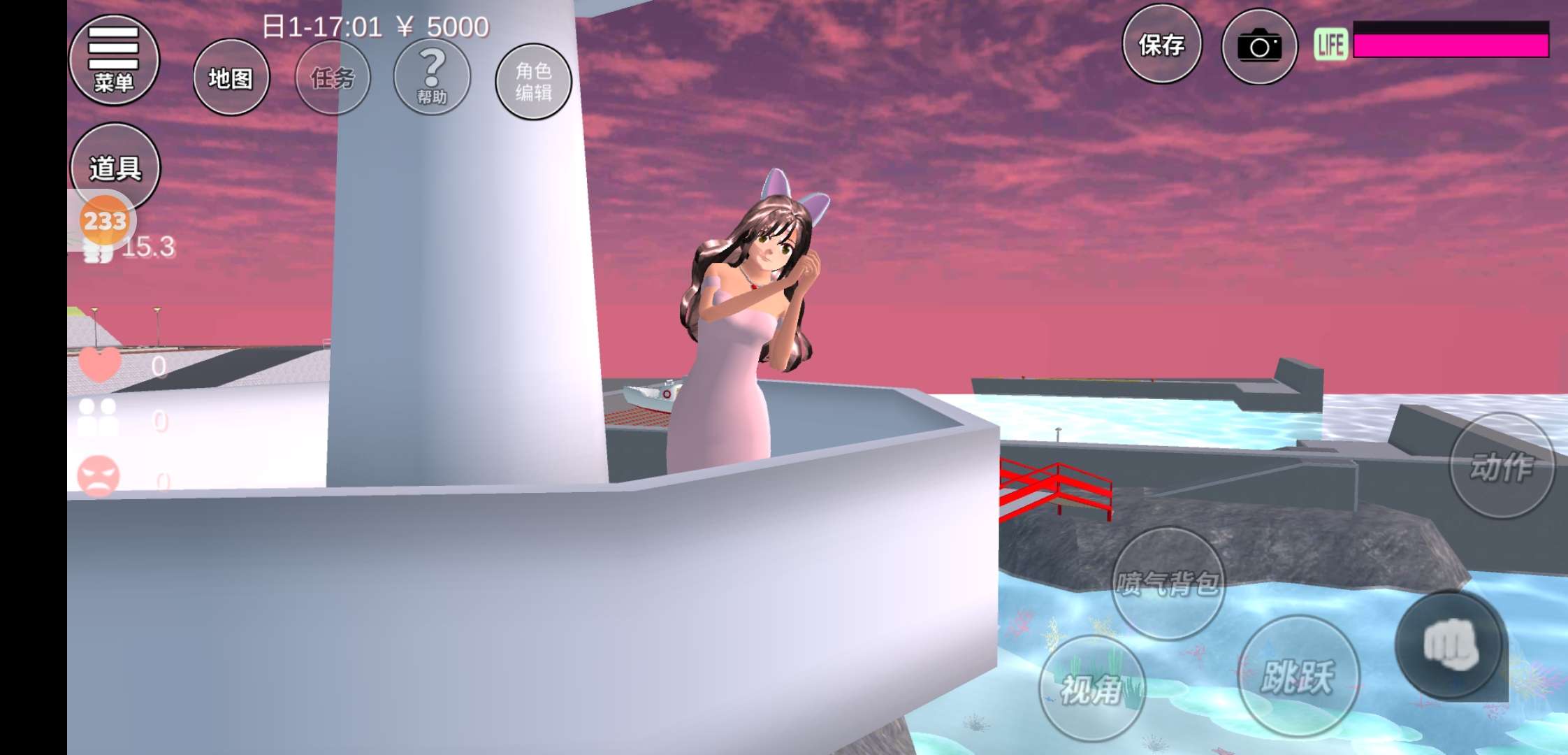The height and width of the screenshot is (755, 1568).
Task: Open 角色编辑 character editor
Action: [x=533, y=82]
